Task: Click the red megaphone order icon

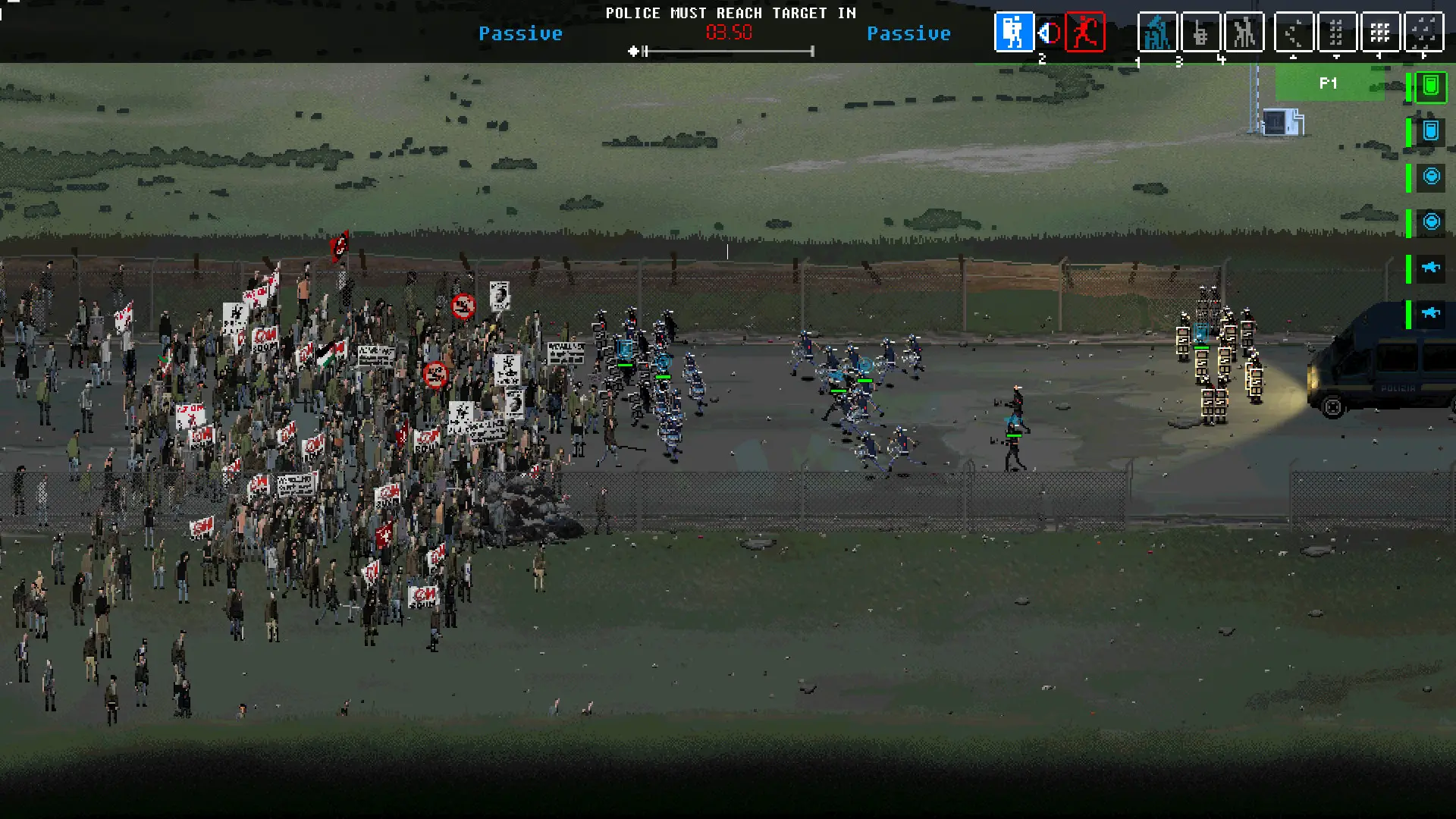Action: click(1049, 33)
